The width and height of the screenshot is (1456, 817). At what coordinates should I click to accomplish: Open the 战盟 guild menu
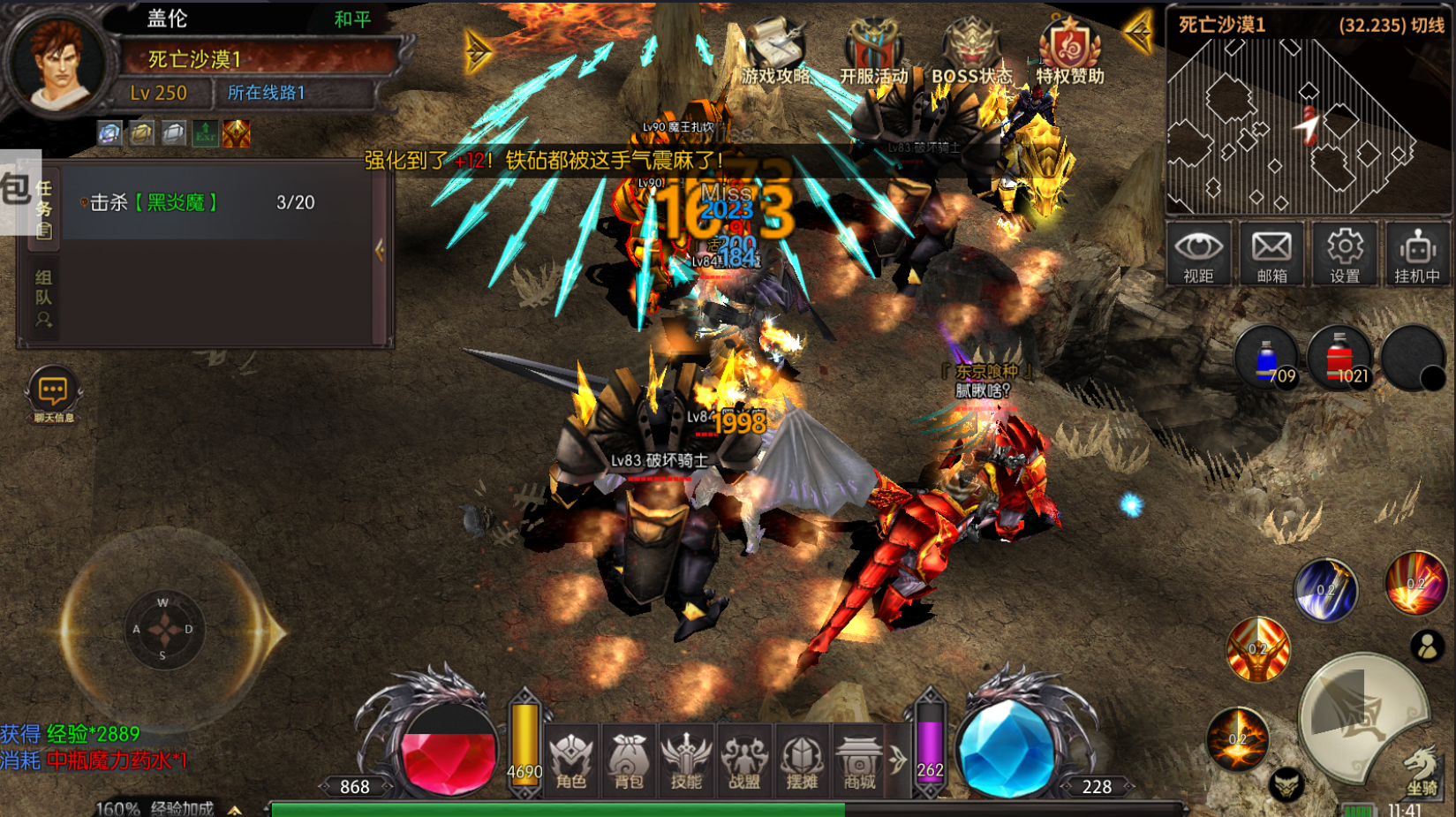pos(744,760)
